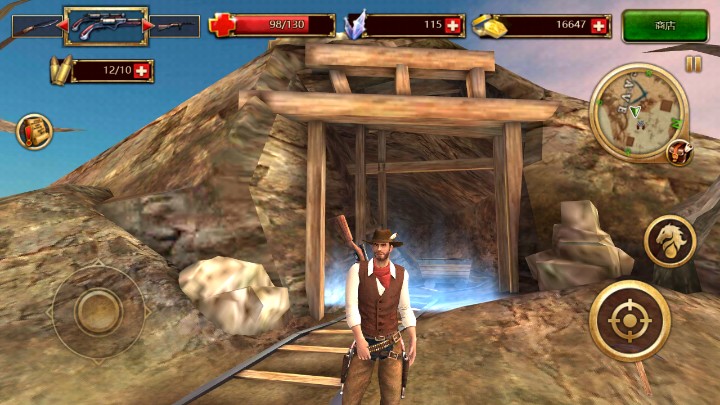Click the bull icon beside the minimap
The height and width of the screenshot is (405, 720).
(x=679, y=152)
